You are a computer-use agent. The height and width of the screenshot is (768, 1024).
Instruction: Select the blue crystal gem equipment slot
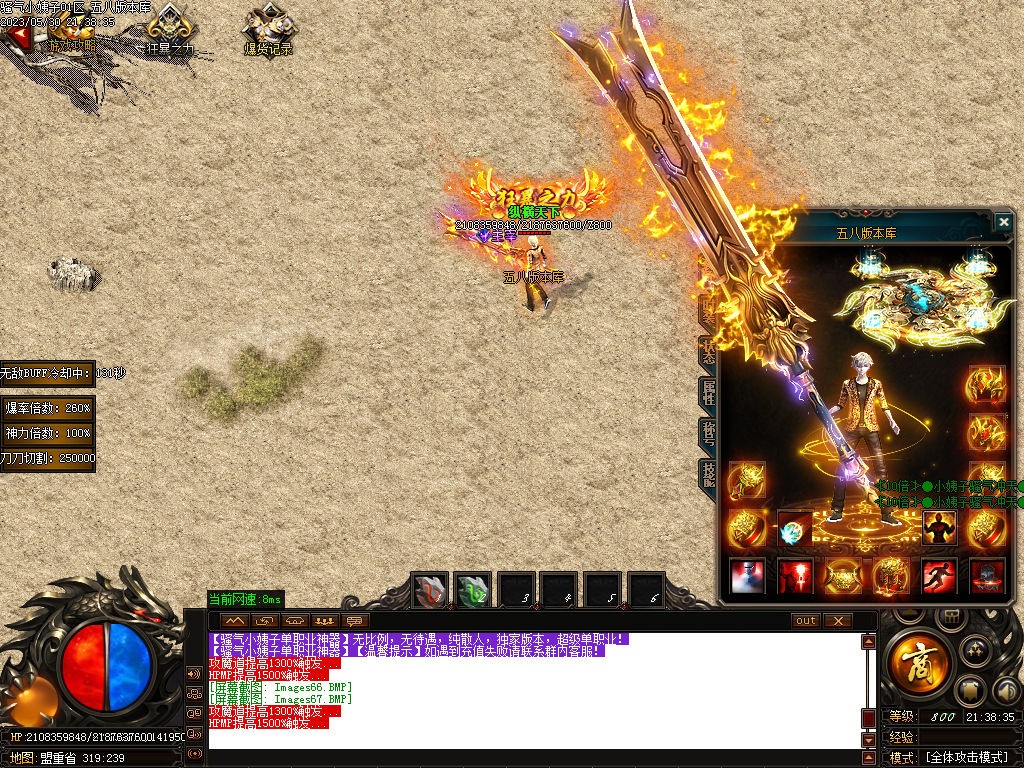pyautogui.click(x=795, y=529)
